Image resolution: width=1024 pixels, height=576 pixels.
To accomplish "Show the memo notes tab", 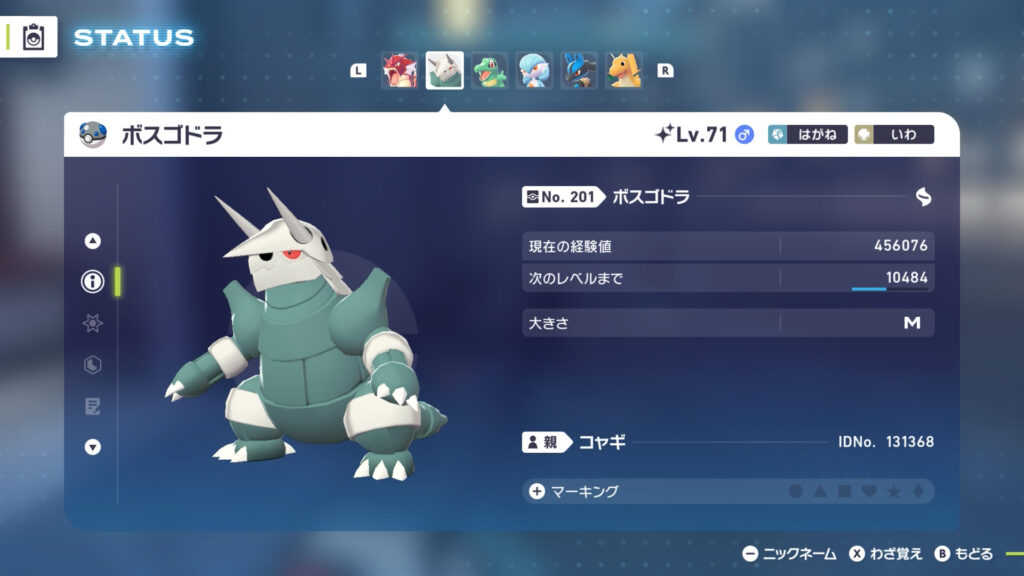I will tap(93, 406).
